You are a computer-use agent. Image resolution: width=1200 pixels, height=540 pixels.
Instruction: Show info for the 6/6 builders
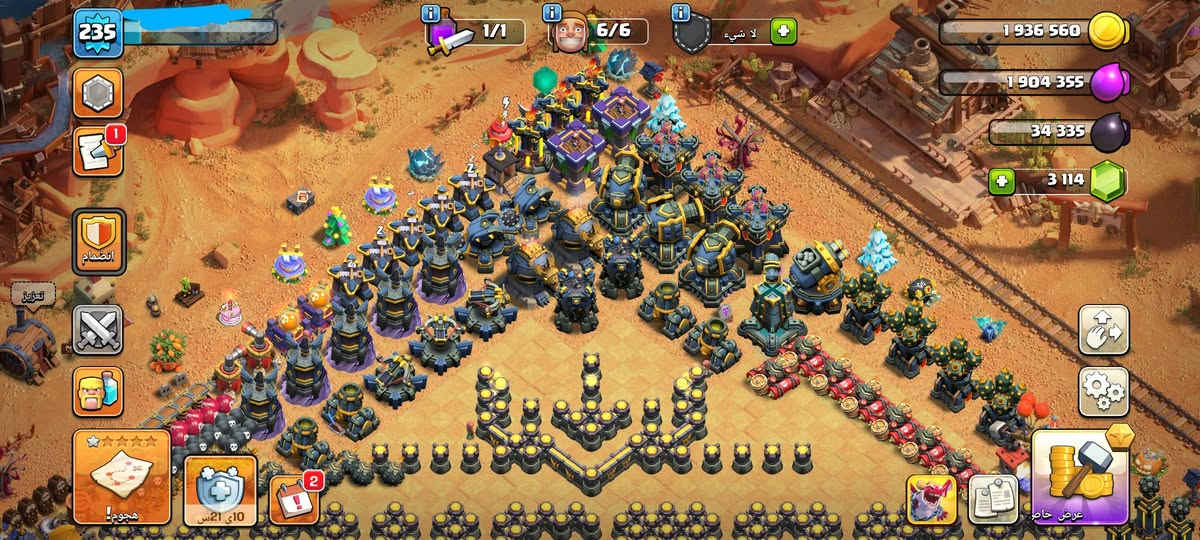[552, 13]
